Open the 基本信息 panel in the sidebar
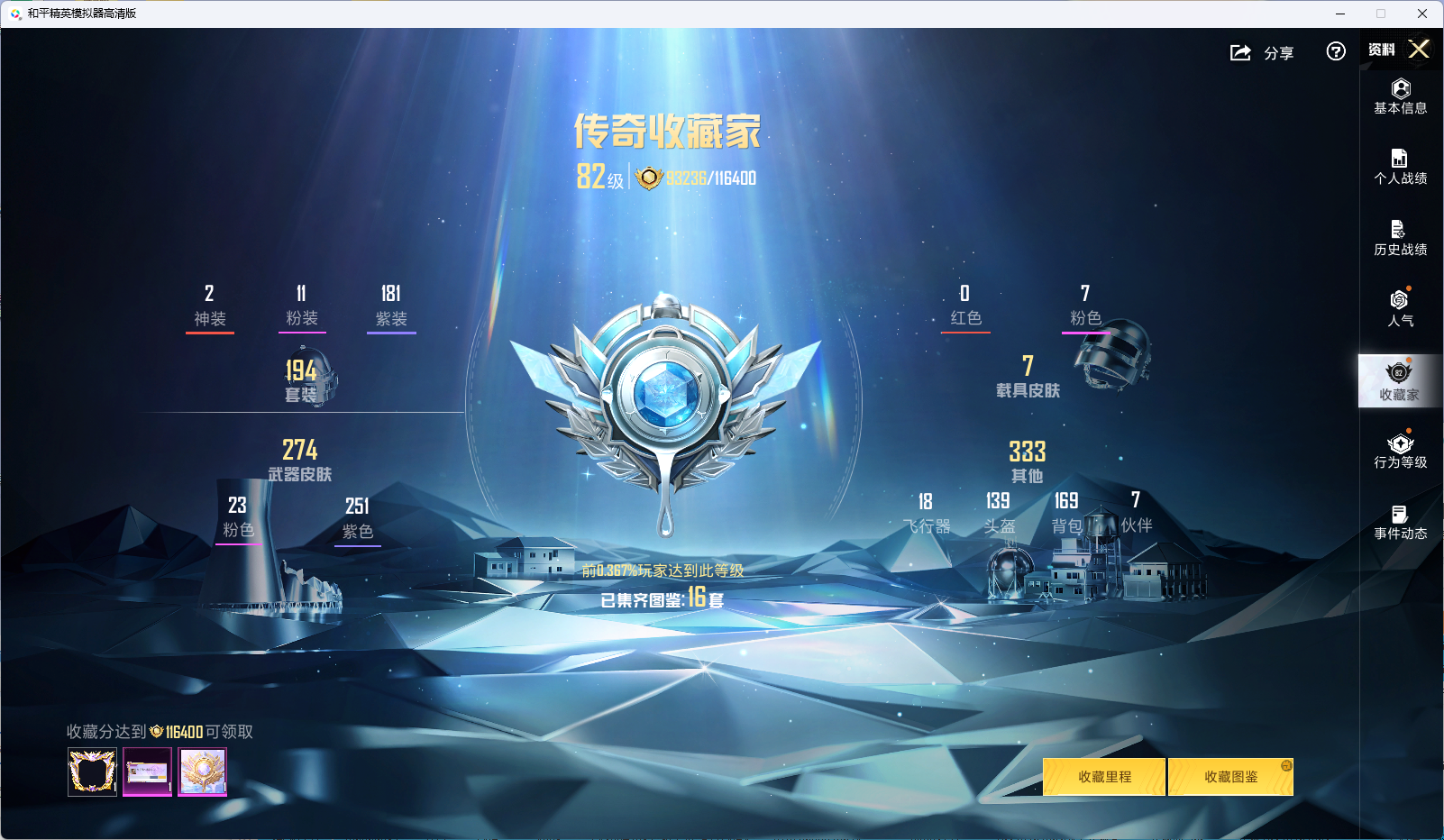 pos(1399,97)
